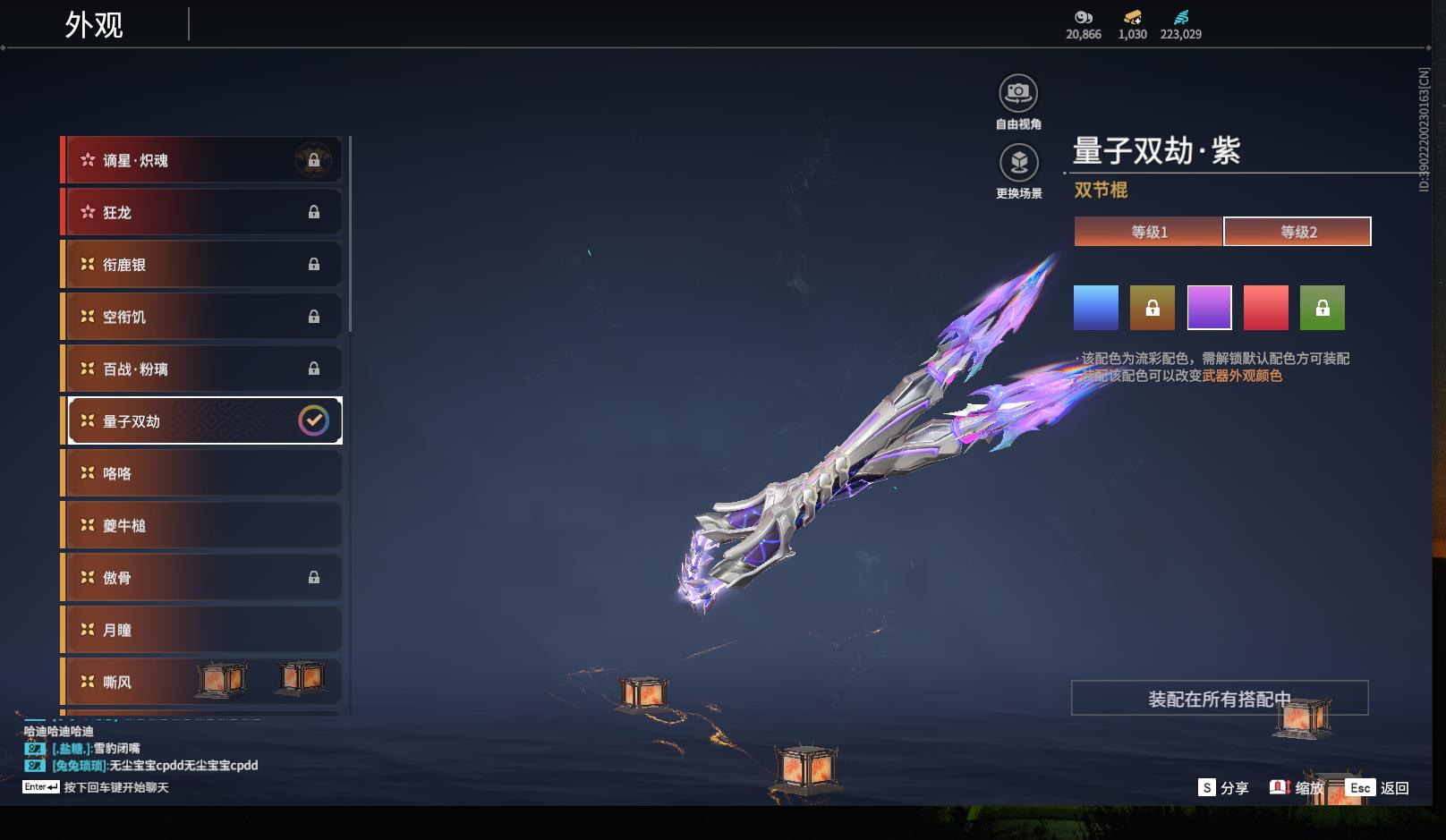Image resolution: width=1446 pixels, height=840 pixels.
Task: Choose the 咯咯 skin entry
Action: point(202,473)
